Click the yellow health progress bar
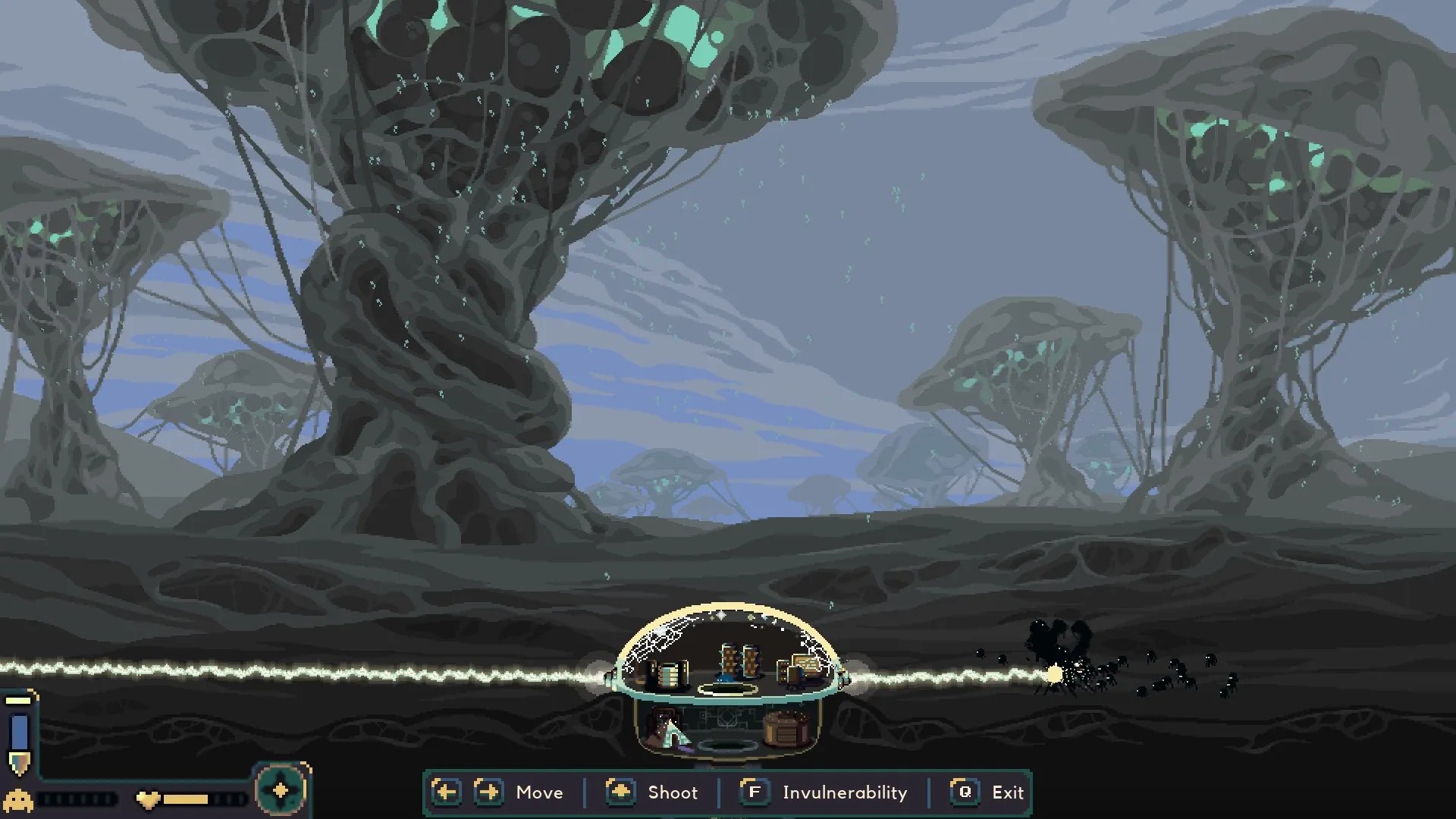The image size is (1456, 819). [x=185, y=799]
